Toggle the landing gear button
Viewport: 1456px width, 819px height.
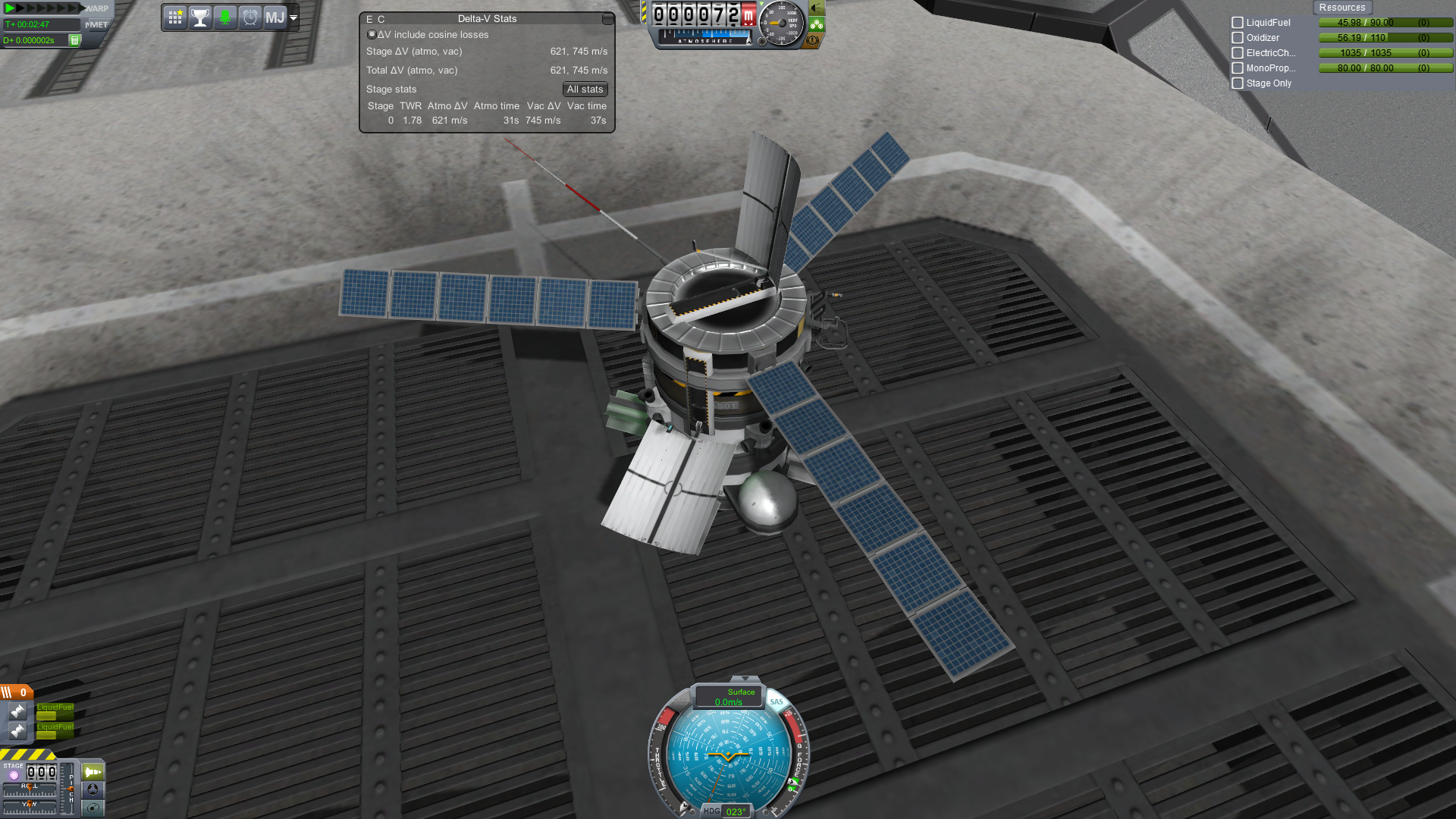(x=816, y=24)
